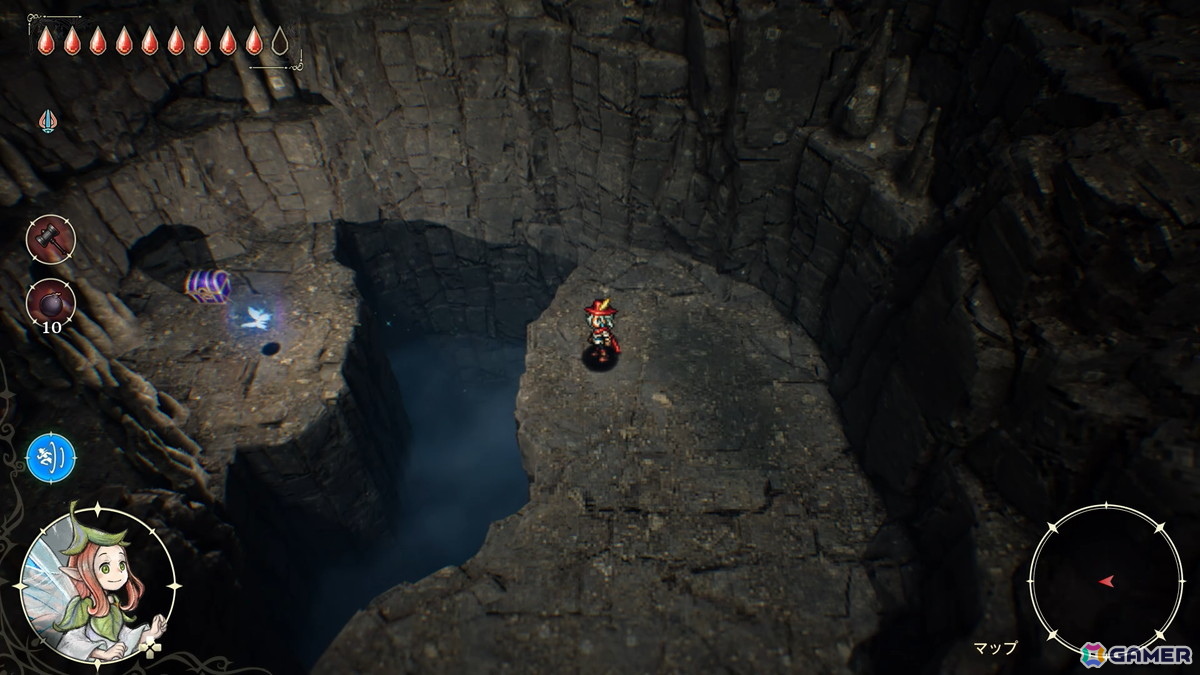1200x675 pixels.
Task: Open the circular minimap
Action: pos(1106,580)
